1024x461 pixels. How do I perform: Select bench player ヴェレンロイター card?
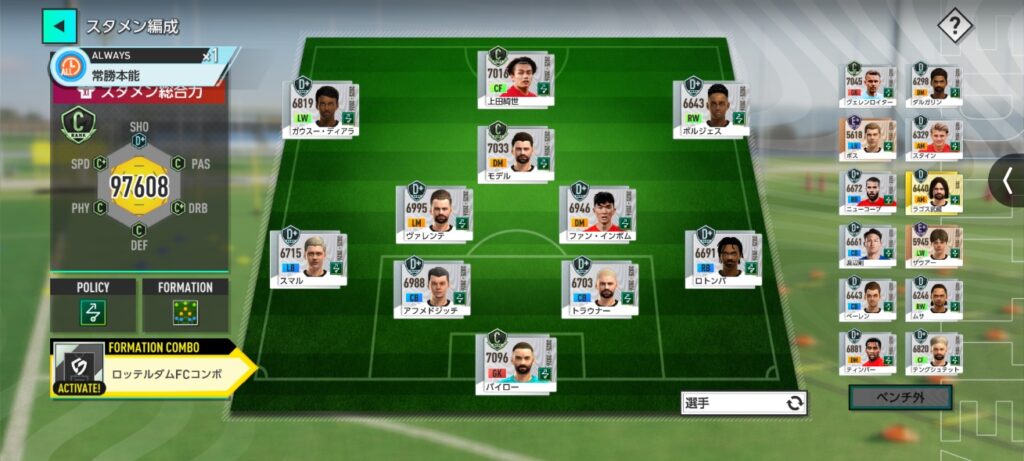pyautogui.click(x=867, y=86)
